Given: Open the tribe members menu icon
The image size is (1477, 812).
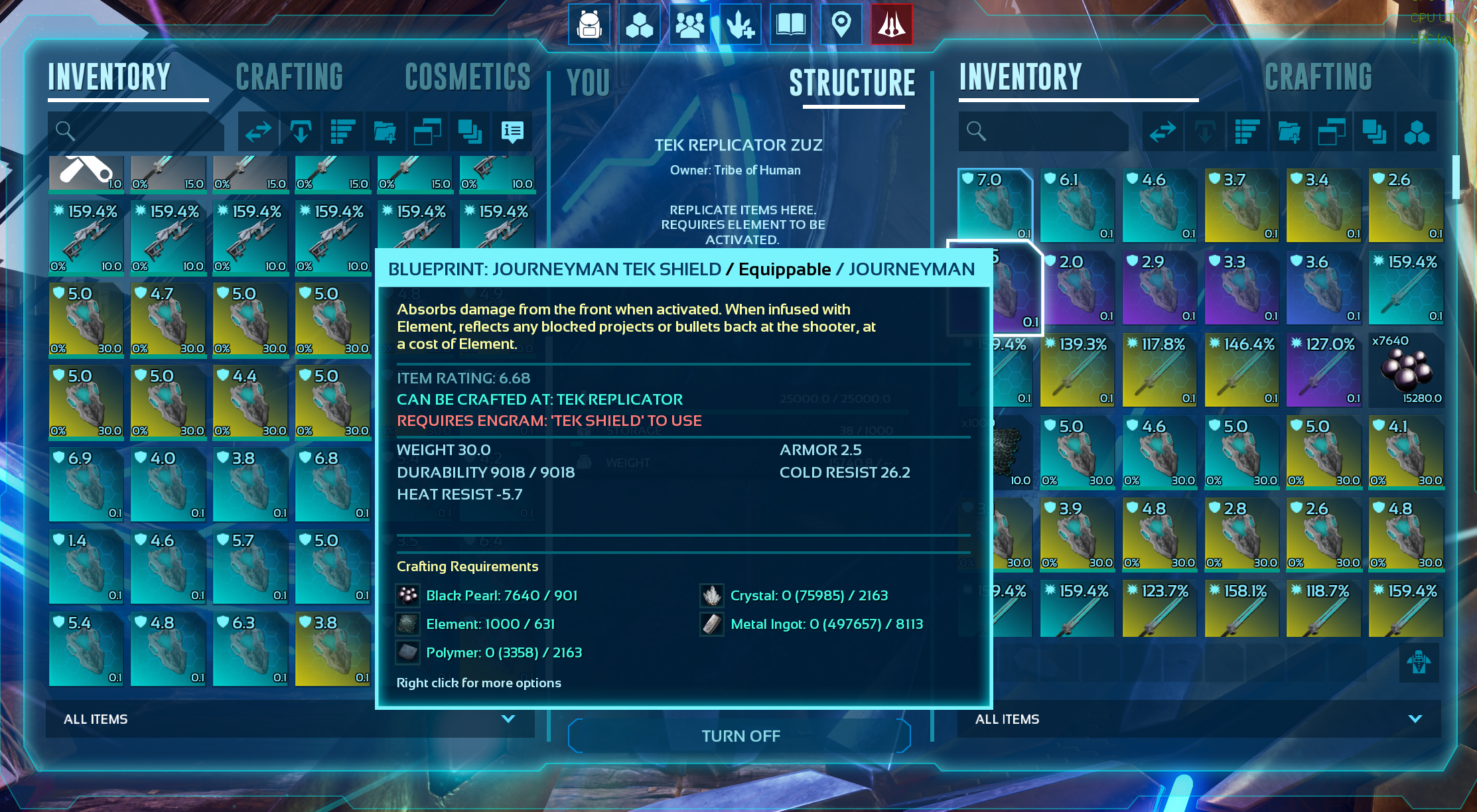Looking at the screenshot, I should (x=690, y=25).
